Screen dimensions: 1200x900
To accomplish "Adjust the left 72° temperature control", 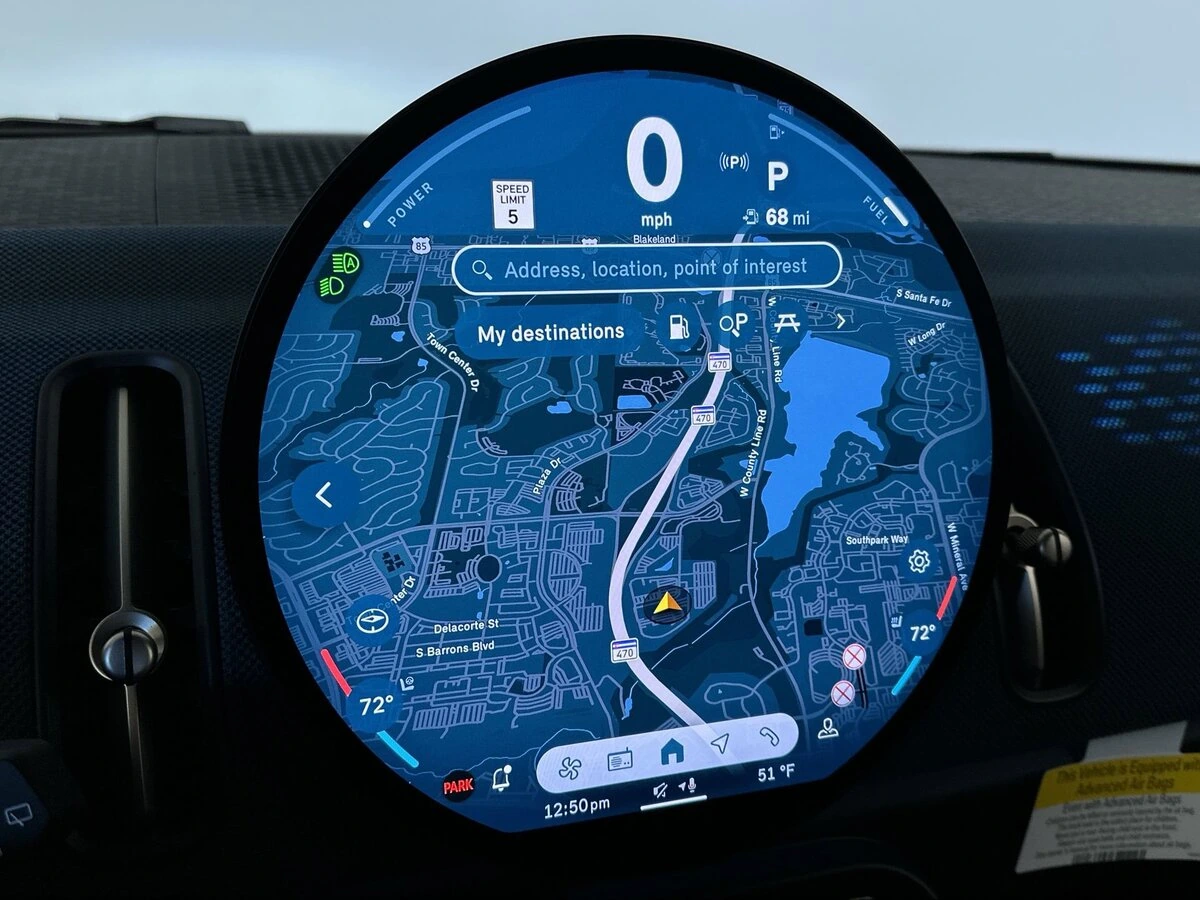I will (376, 706).
